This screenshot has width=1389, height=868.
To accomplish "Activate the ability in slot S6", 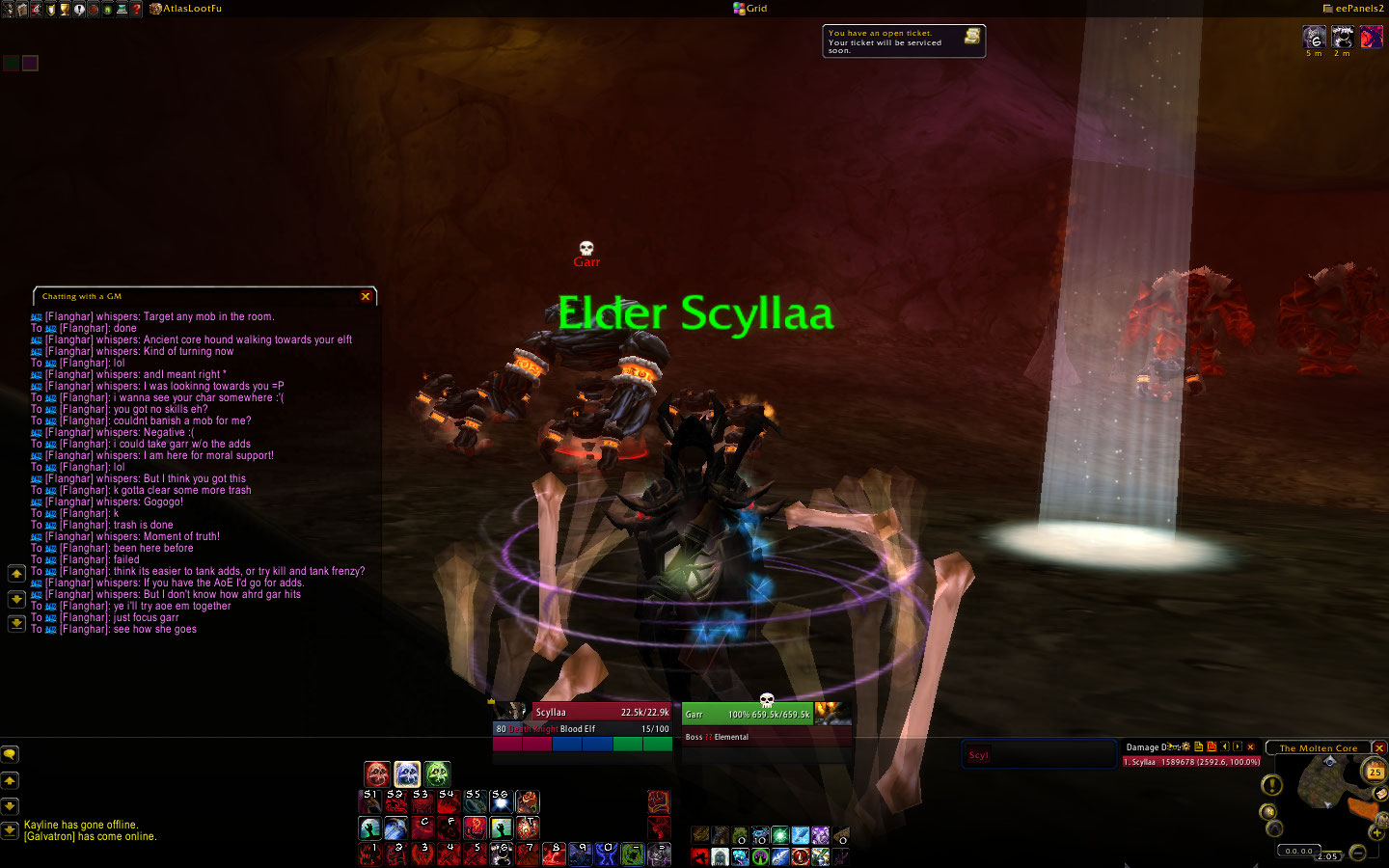I will [501, 801].
